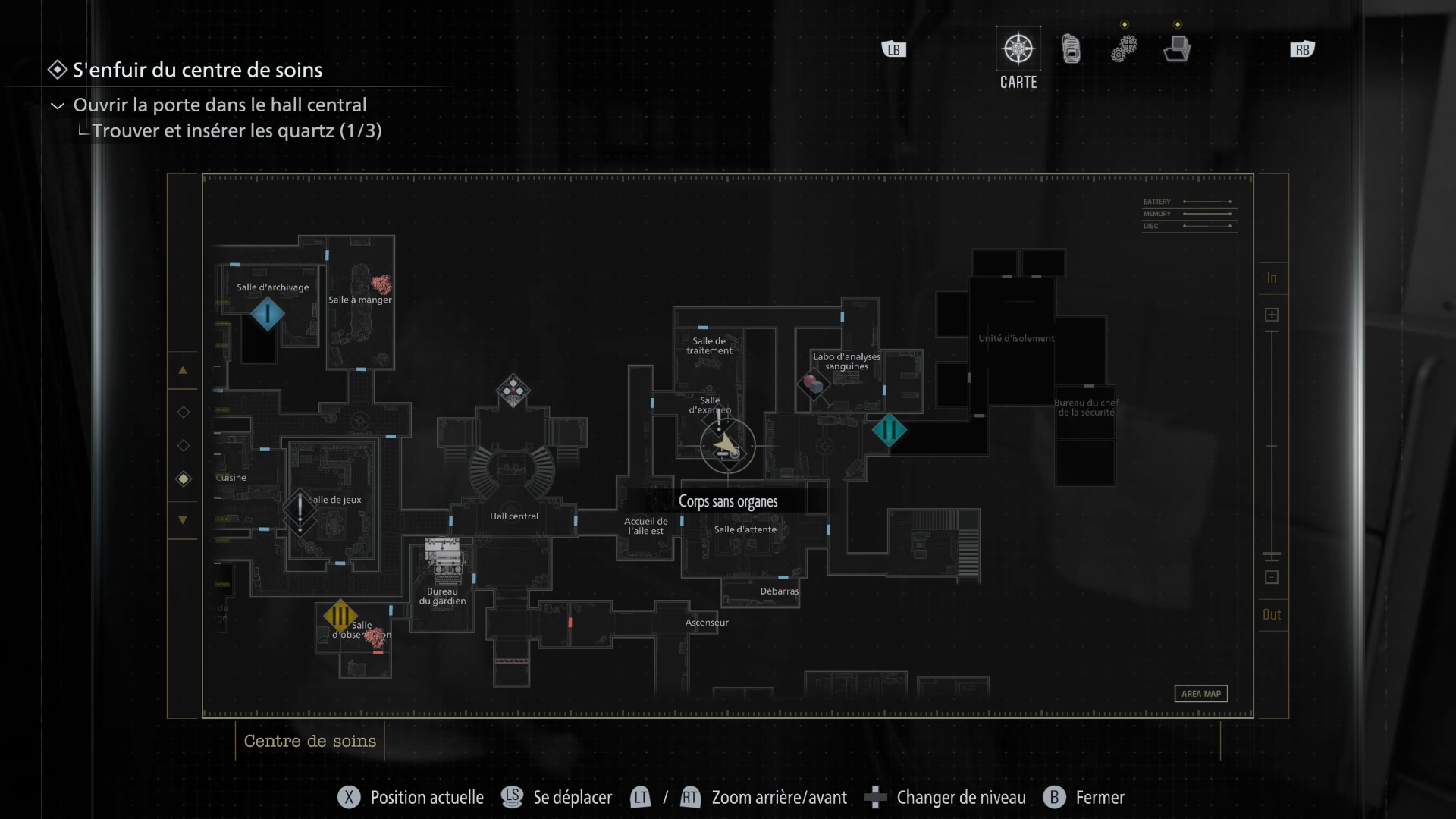The height and width of the screenshot is (819, 1456).
Task: Select the item icon in Labo d'analyses sanguines
Action: (x=813, y=384)
